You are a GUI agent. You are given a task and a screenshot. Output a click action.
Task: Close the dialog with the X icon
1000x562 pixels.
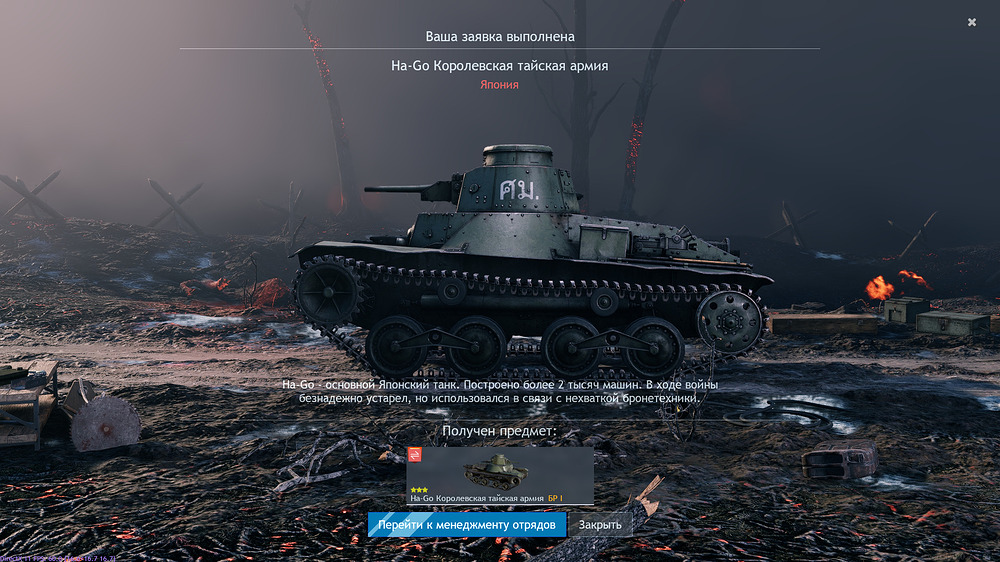point(972,22)
